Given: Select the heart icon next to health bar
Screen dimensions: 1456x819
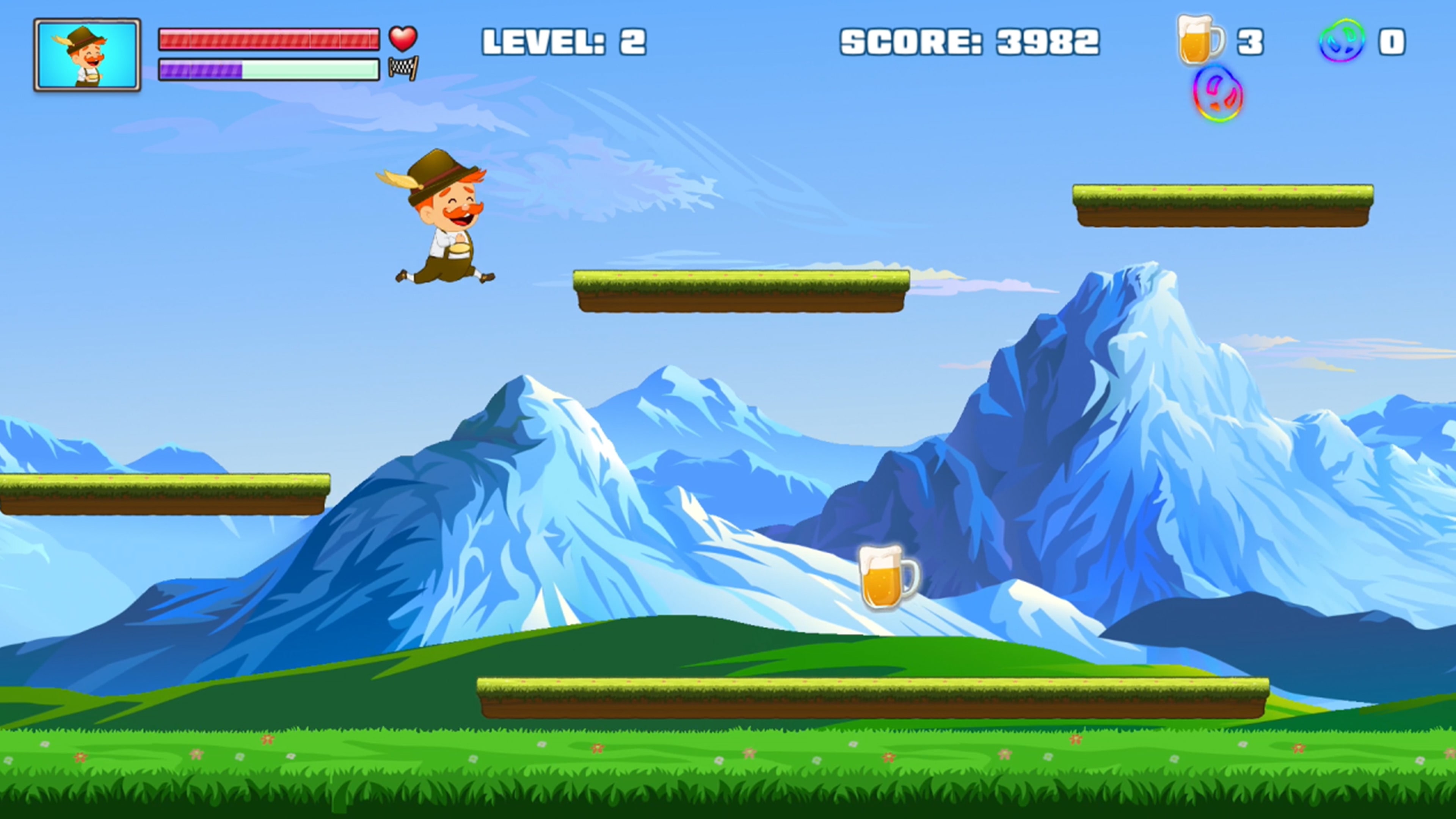Looking at the screenshot, I should (x=402, y=38).
